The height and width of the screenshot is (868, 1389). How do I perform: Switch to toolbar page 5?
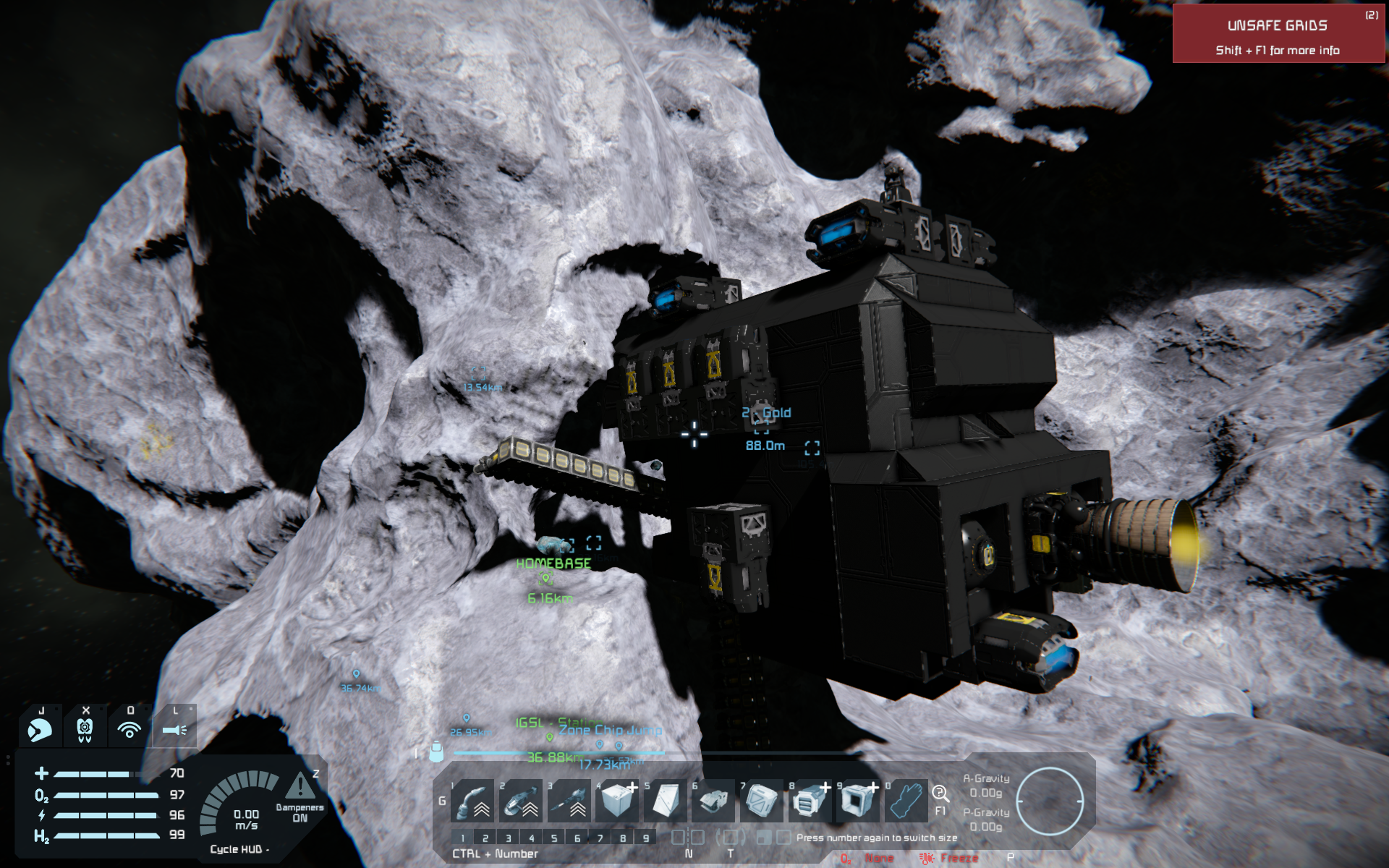coord(554,838)
